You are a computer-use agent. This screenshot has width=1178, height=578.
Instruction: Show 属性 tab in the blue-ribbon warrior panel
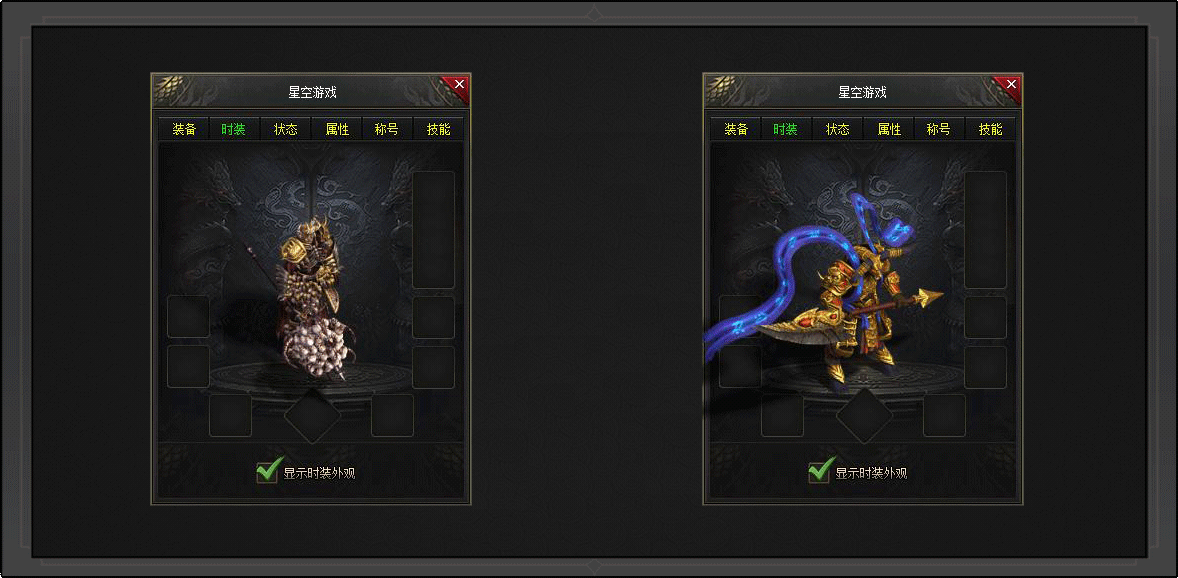coord(889,130)
